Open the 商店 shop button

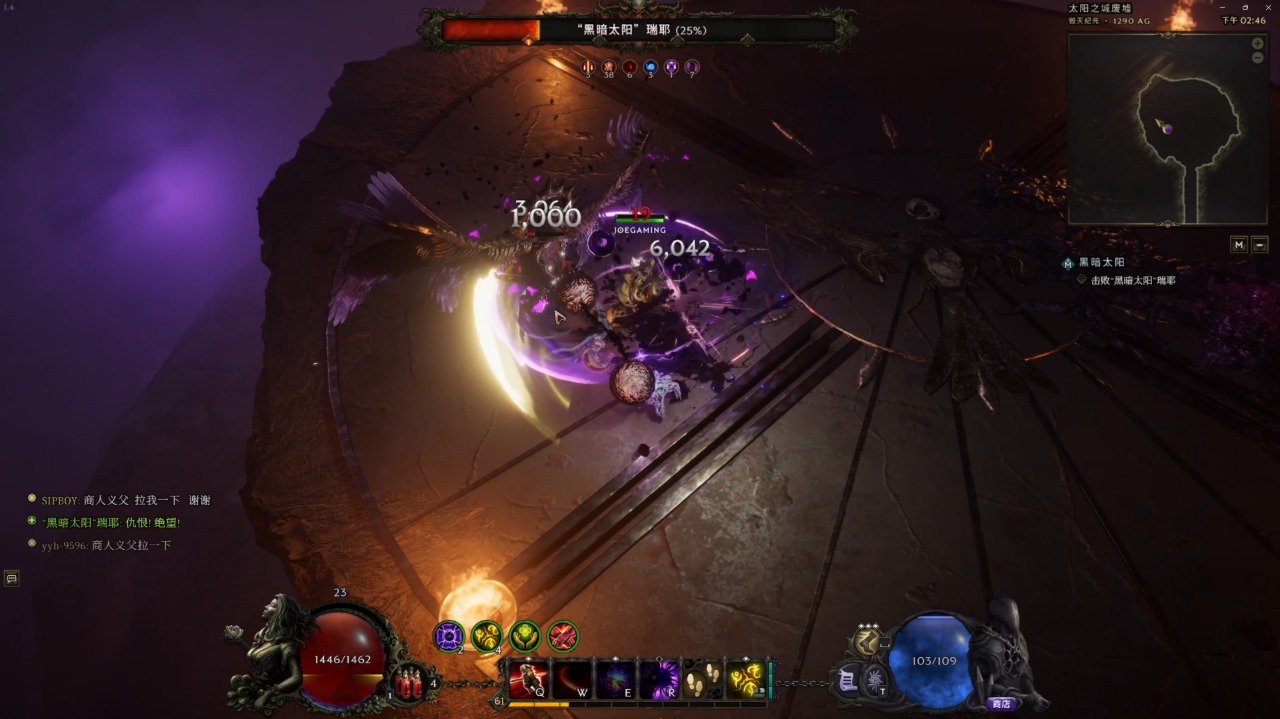(x=1000, y=704)
